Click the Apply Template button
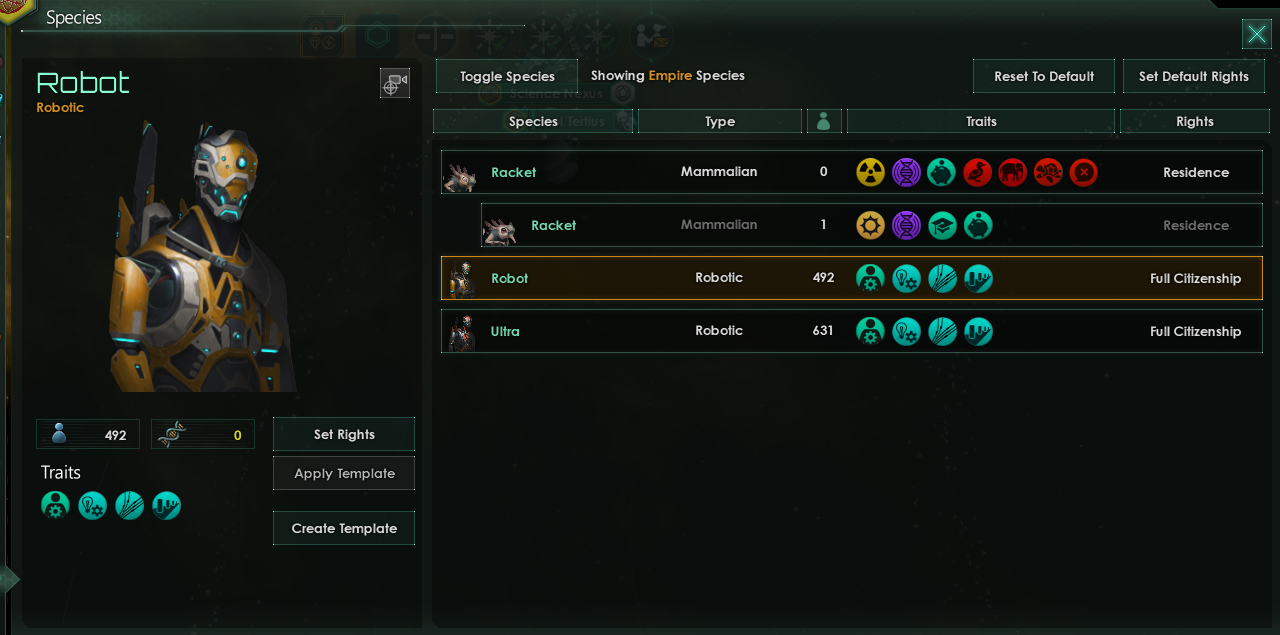This screenshot has height=635, width=1280. 343,474
